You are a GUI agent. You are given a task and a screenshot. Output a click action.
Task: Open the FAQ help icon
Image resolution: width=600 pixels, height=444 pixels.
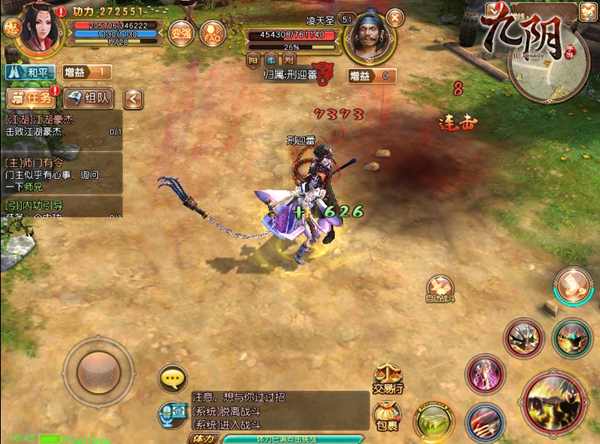pos(213,32)
